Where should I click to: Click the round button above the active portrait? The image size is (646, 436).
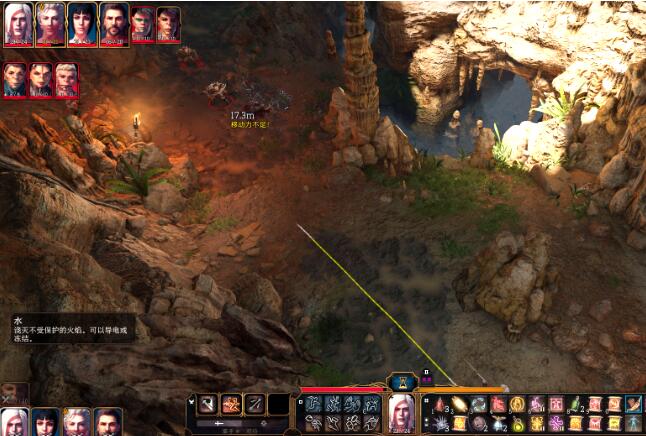point(402,381)
